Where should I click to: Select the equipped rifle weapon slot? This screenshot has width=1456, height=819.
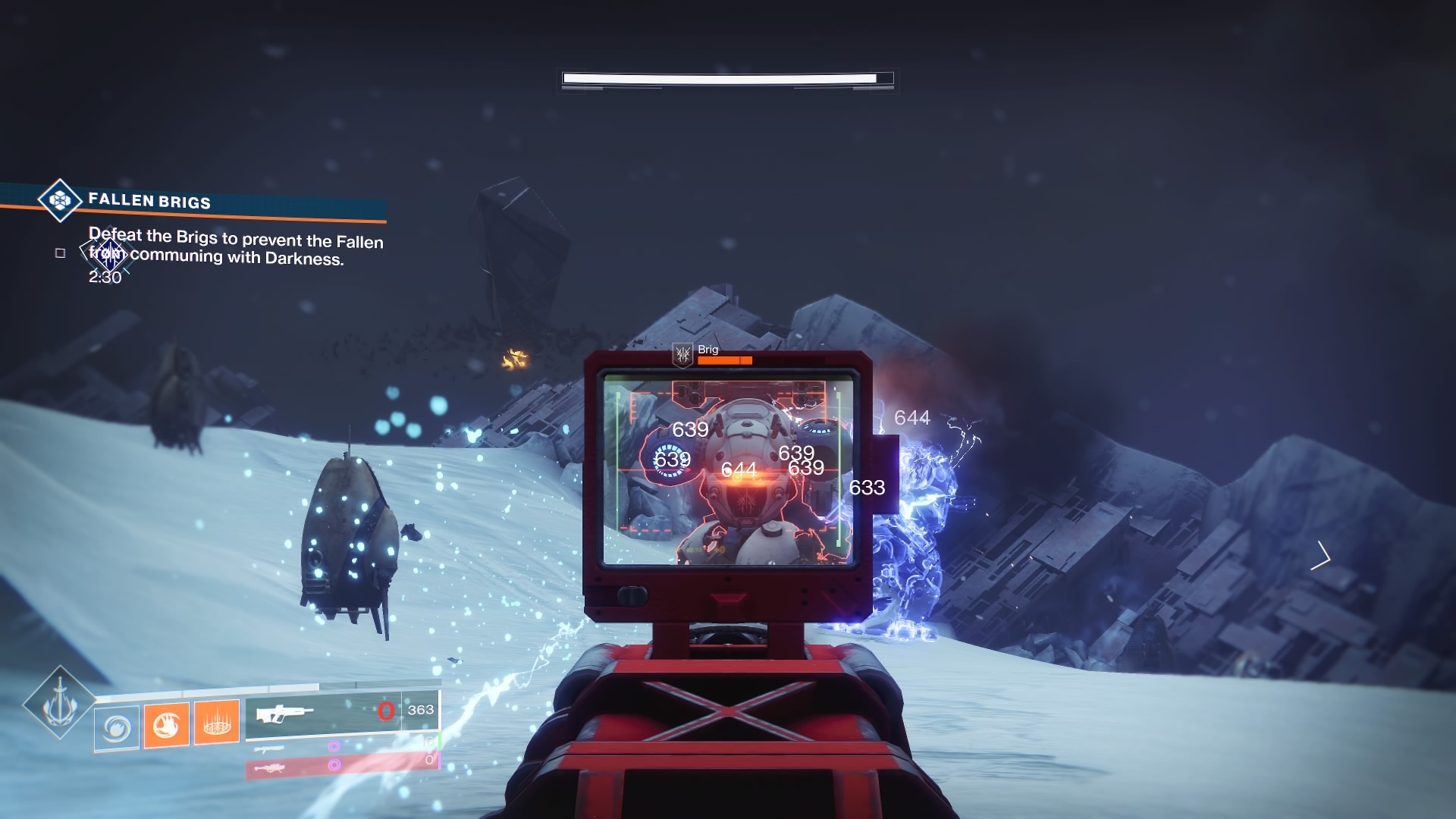(x=284, y=714)
